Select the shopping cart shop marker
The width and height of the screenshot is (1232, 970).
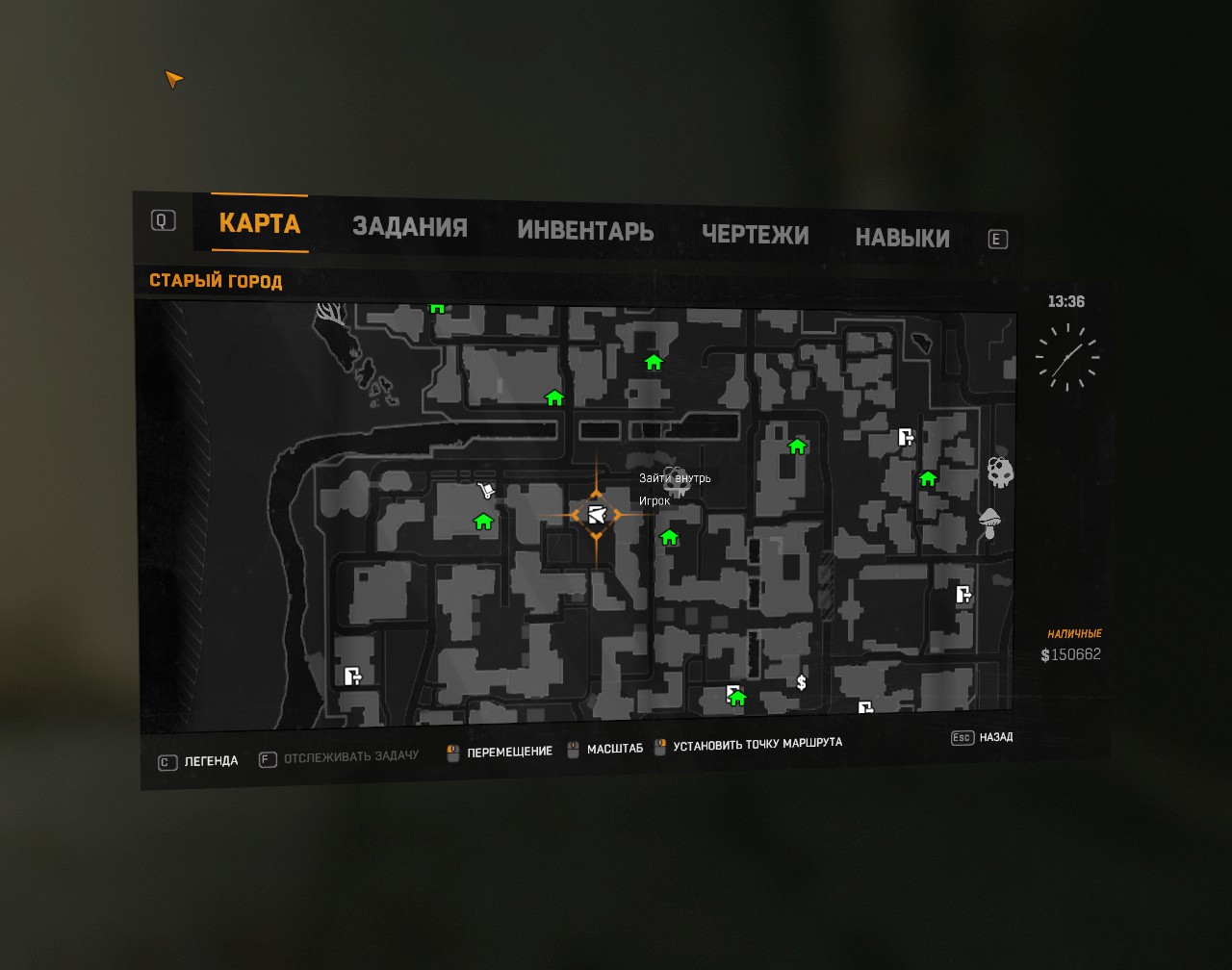coord(486,492)
